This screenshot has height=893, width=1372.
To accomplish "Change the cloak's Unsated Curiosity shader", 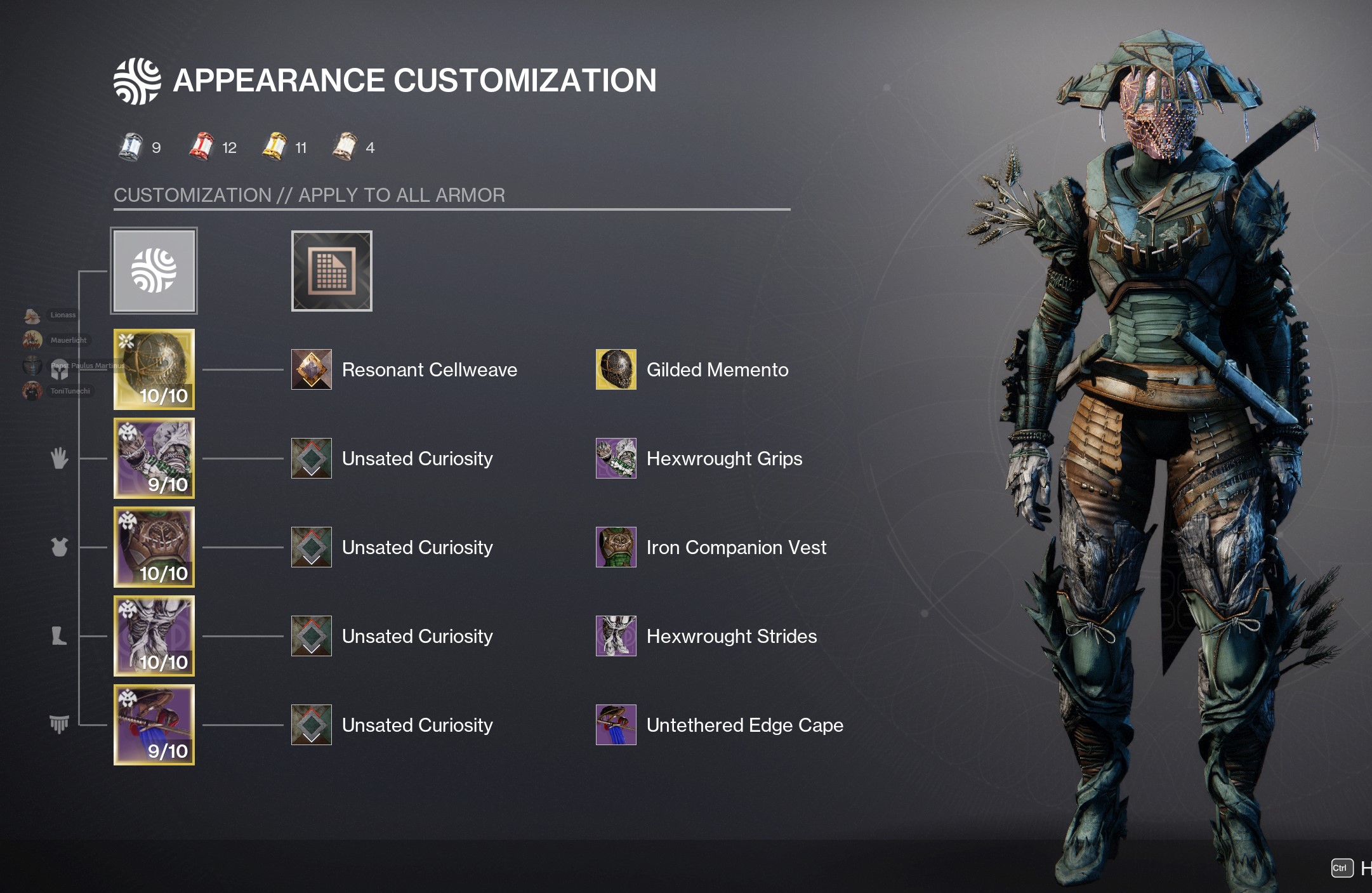I will 312,725.
